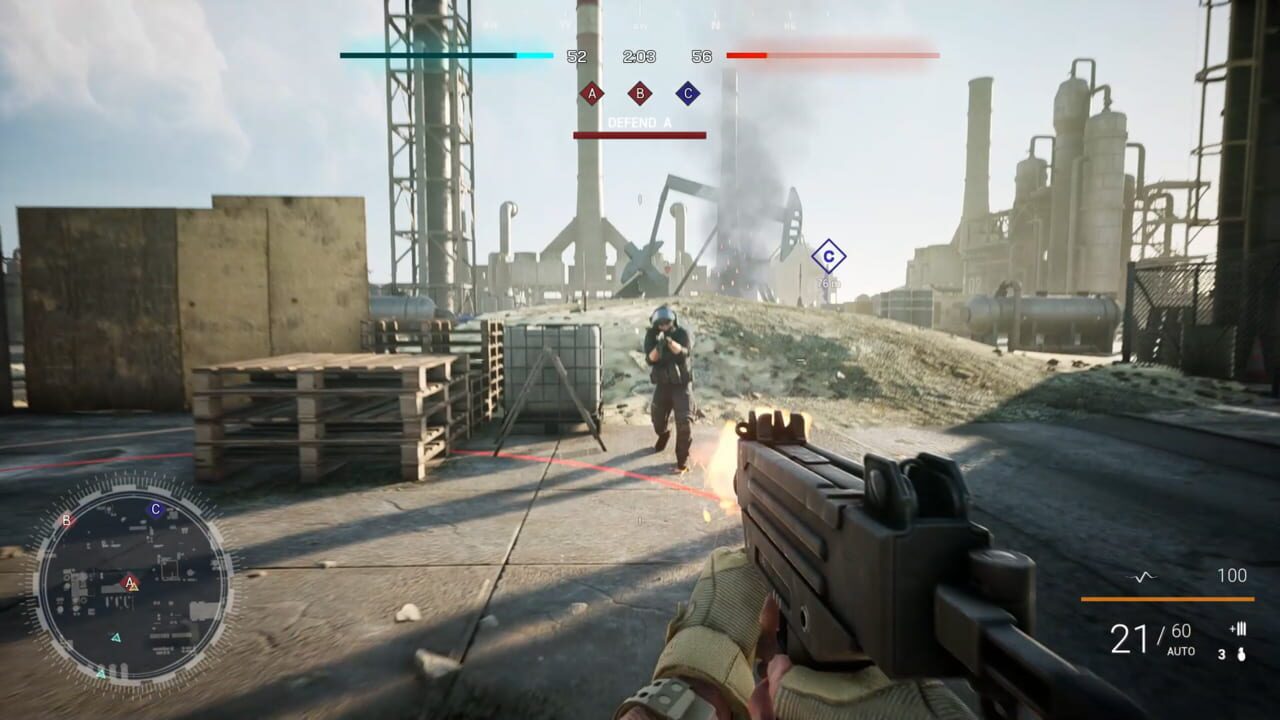This screenshot has height=720, width=1280.
Task: Click the B objective marker on the minimap
Action: point(66,522)
